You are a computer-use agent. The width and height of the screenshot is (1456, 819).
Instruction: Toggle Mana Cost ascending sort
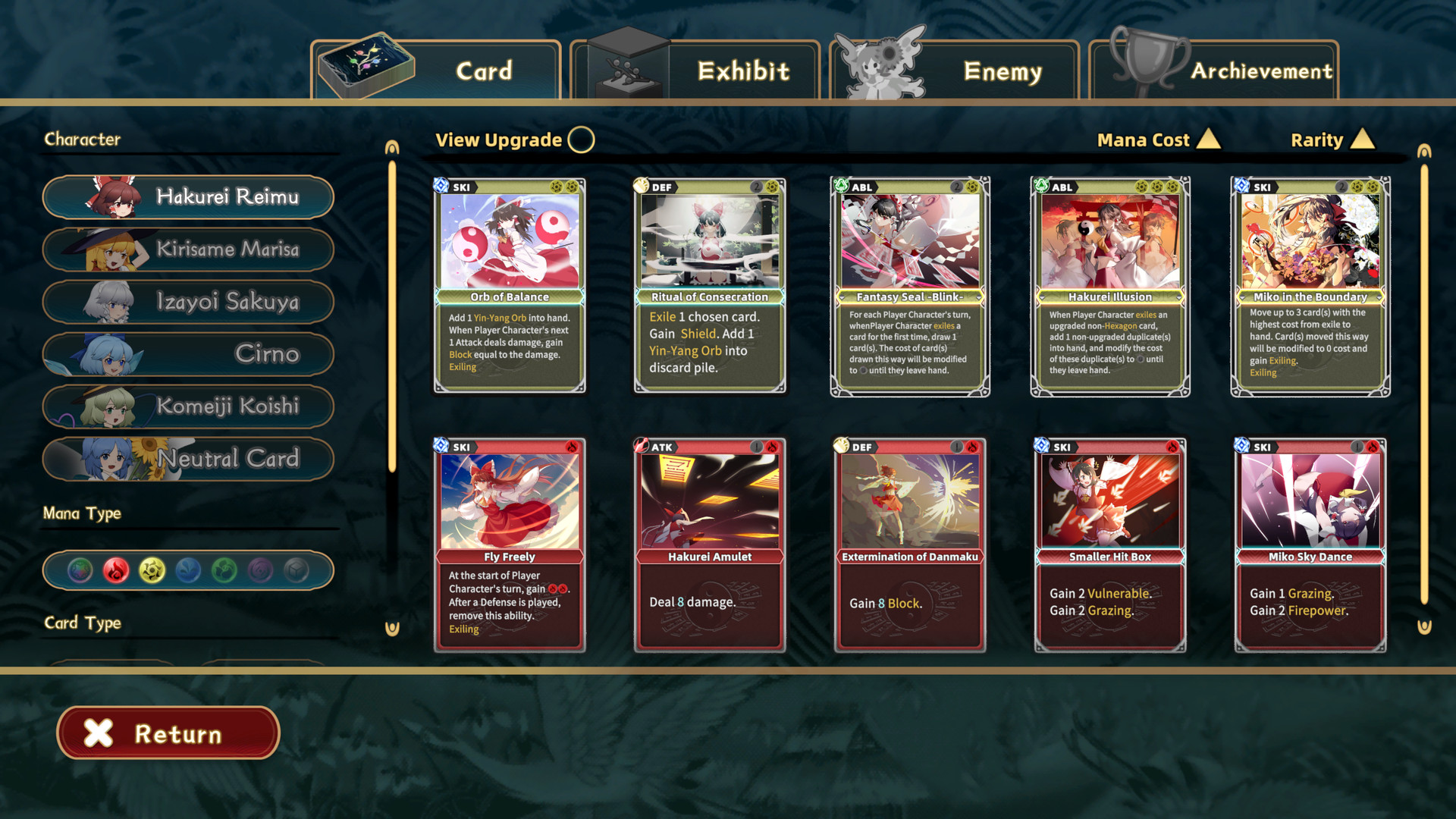pos(1159,140)
